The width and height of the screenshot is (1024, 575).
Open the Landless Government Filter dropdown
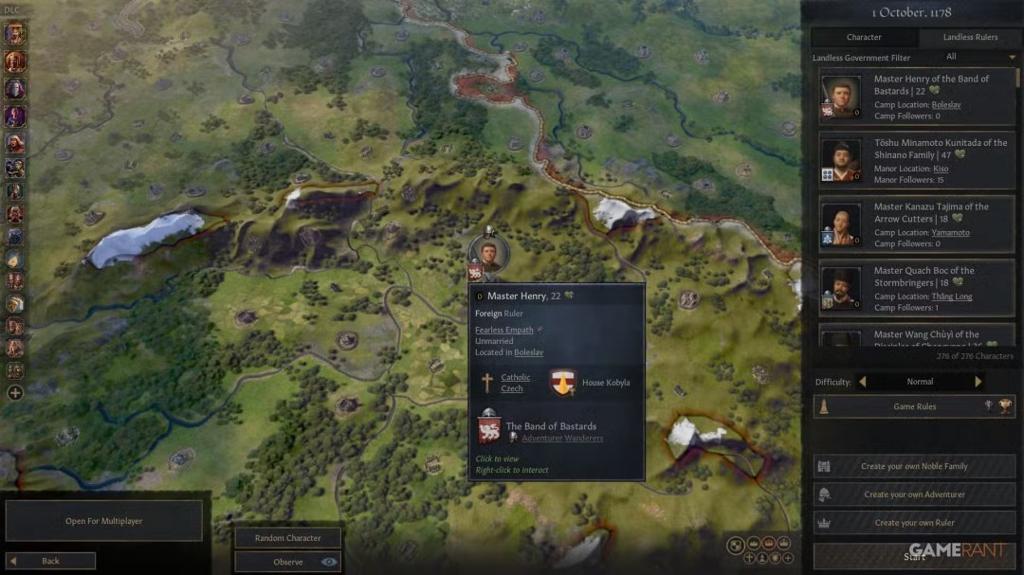pyautogui.click(x=978, y=57)
